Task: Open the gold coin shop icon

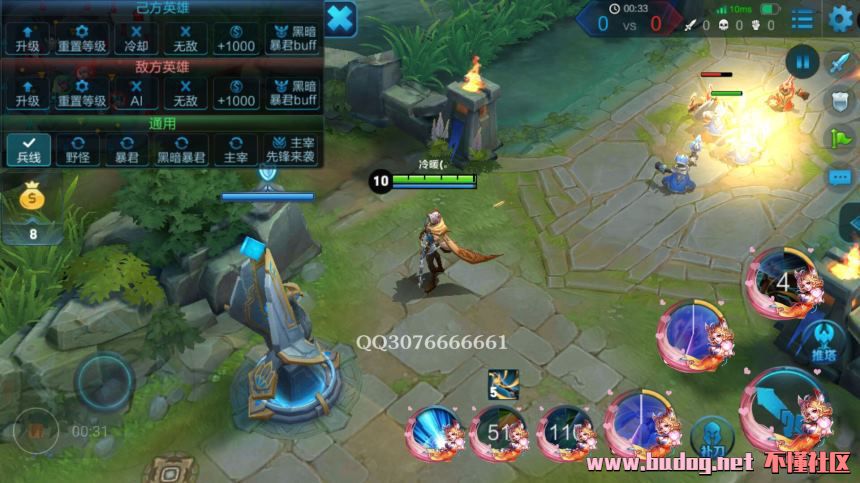Action: [x=32, y=199]
